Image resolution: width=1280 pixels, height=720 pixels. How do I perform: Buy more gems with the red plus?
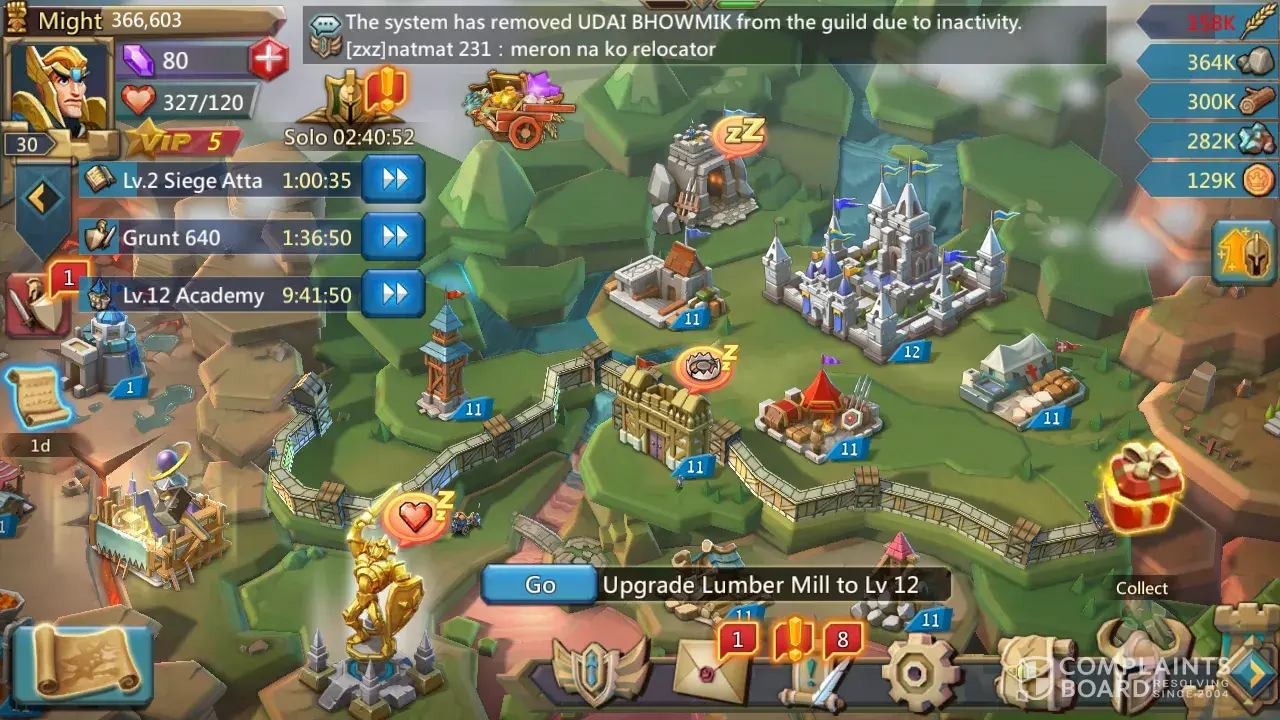[269, 60]
